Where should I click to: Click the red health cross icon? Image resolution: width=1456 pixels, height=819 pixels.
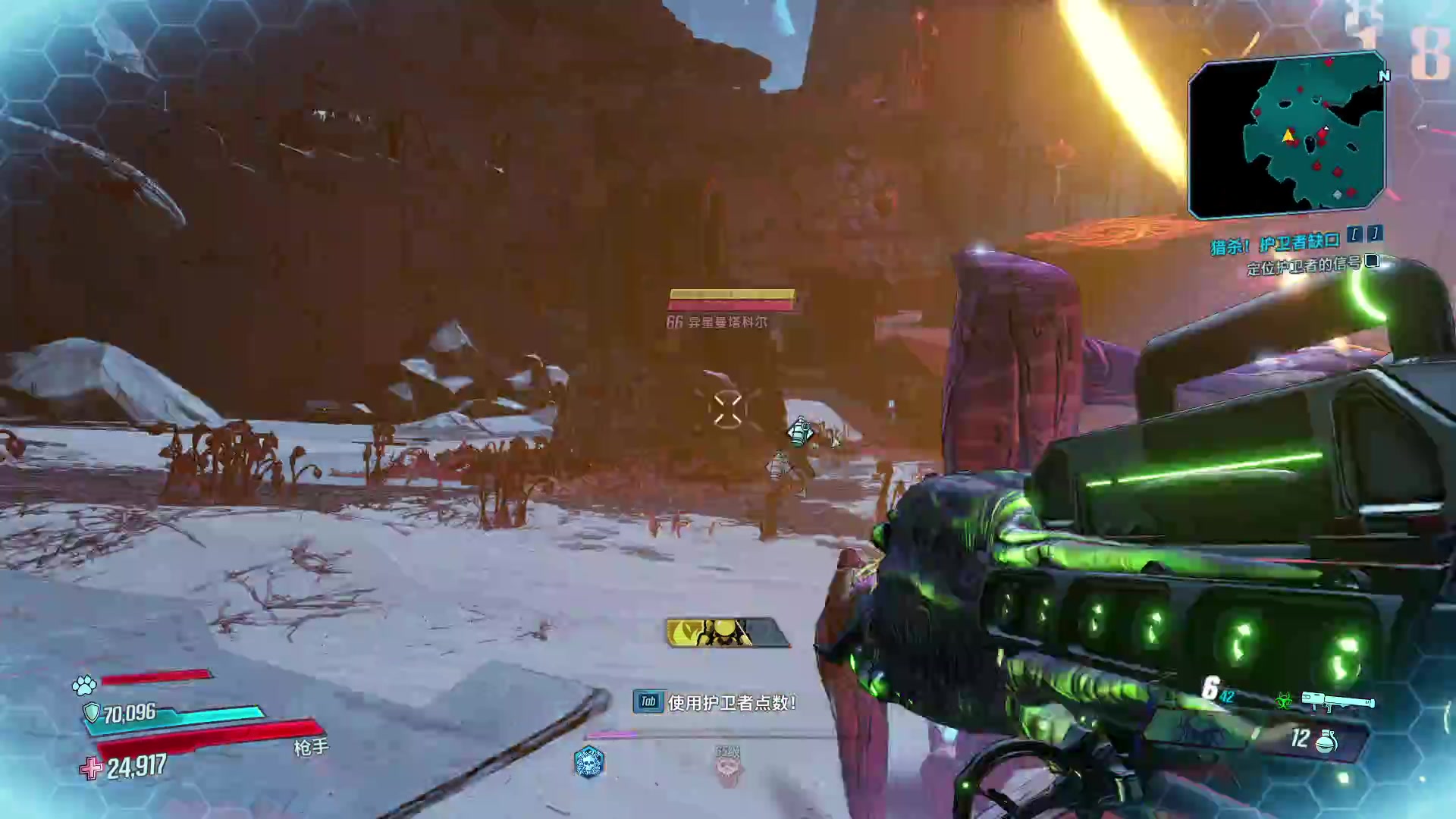pyautogui.click(x=91, y=768)
